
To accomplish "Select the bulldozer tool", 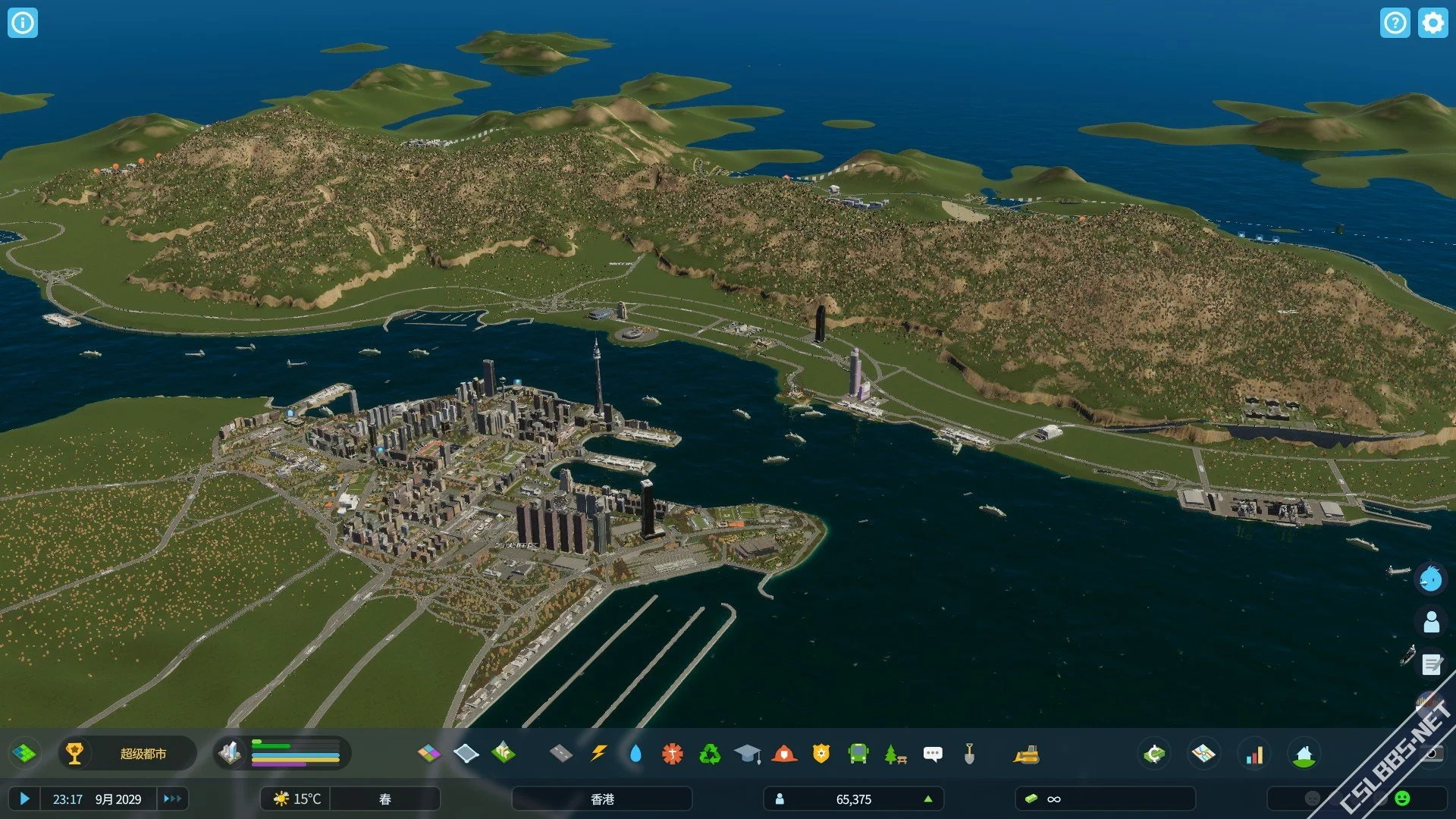I will pyautogui.click(x=1026, y=753).
